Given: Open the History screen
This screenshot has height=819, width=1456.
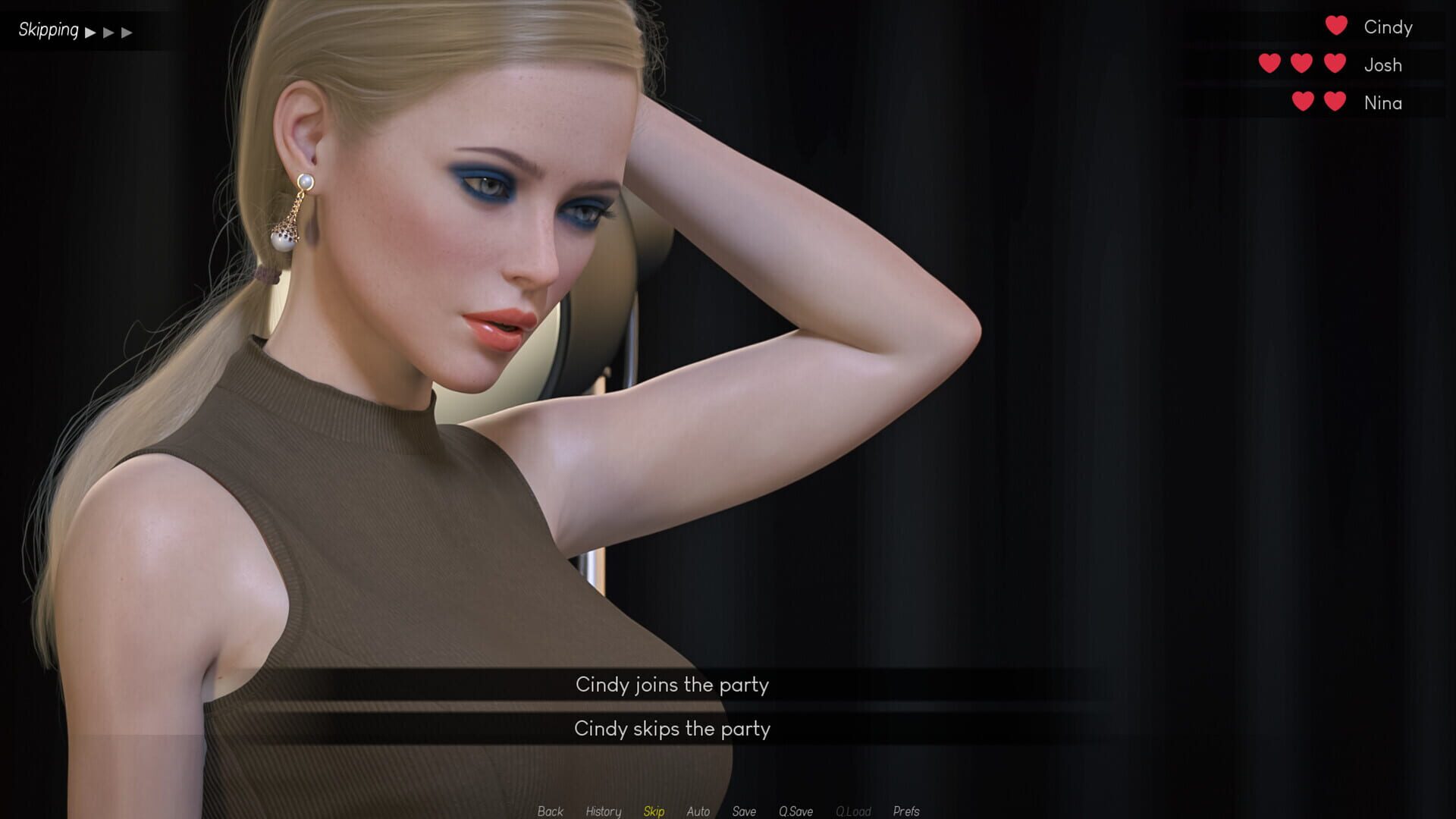Looking at the screenshot, I should click(603, 811).
